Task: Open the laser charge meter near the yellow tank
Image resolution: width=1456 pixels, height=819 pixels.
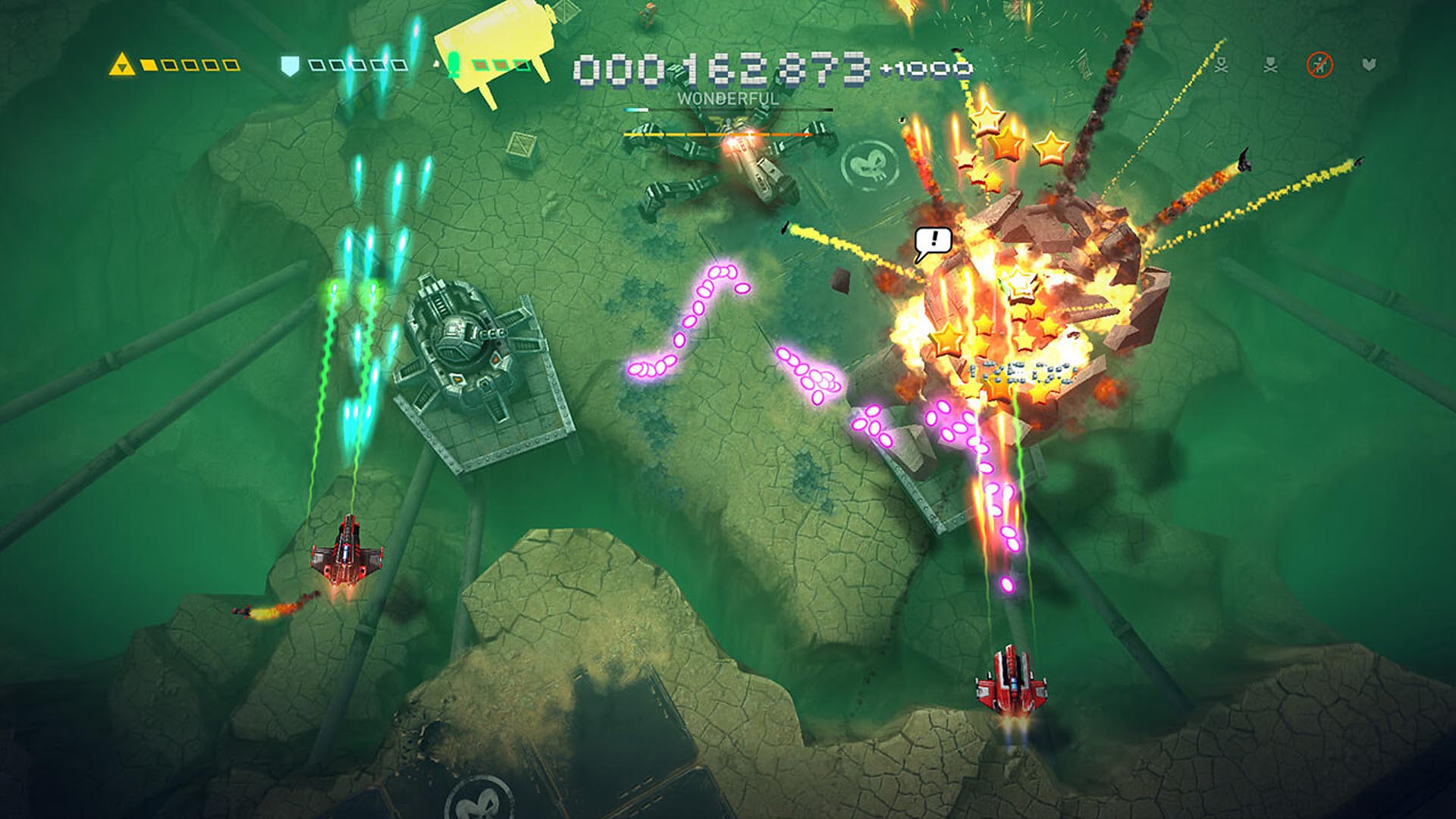Action: tap(453, 64)
